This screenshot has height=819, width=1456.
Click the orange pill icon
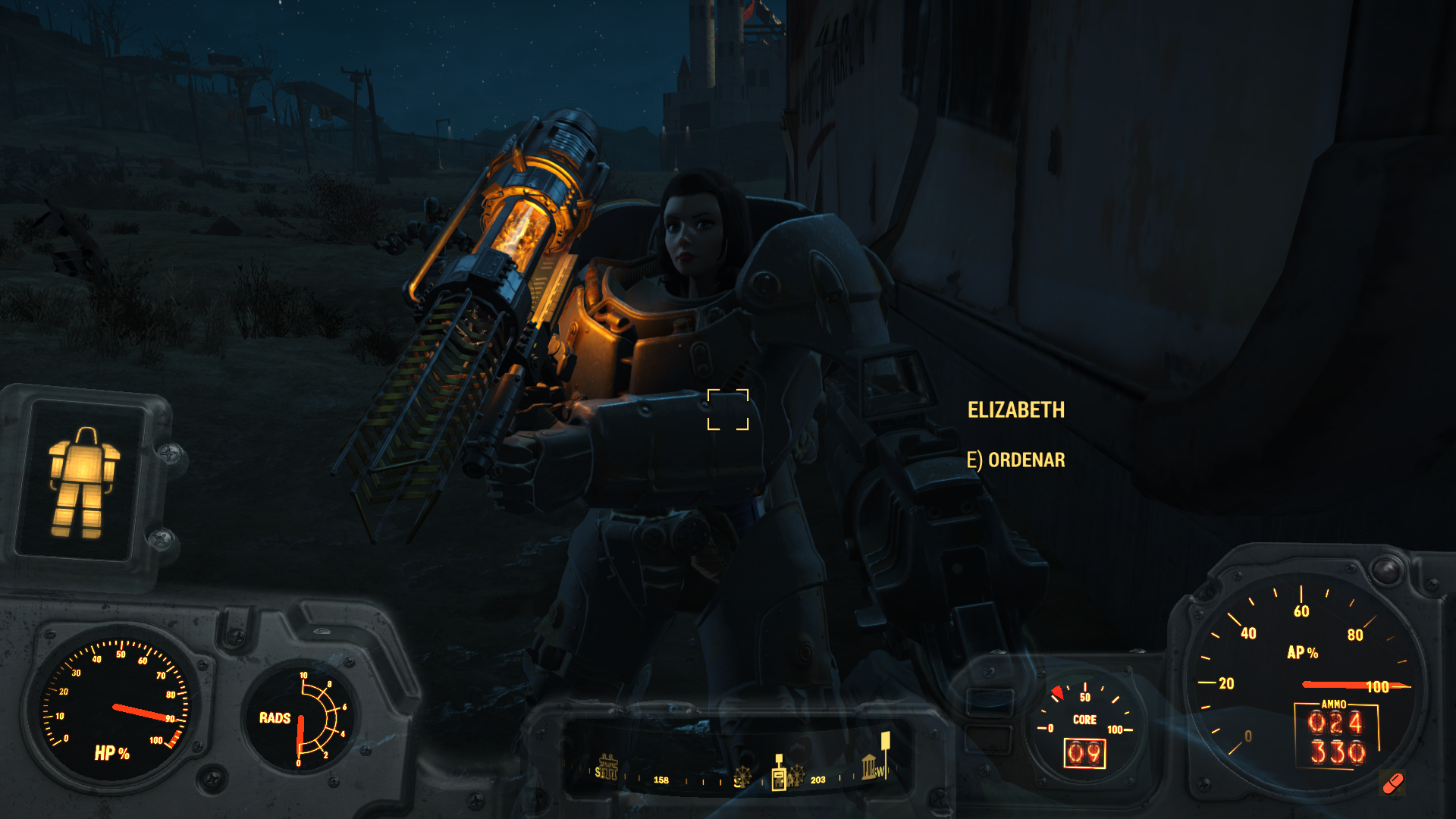coord(1393,783)
